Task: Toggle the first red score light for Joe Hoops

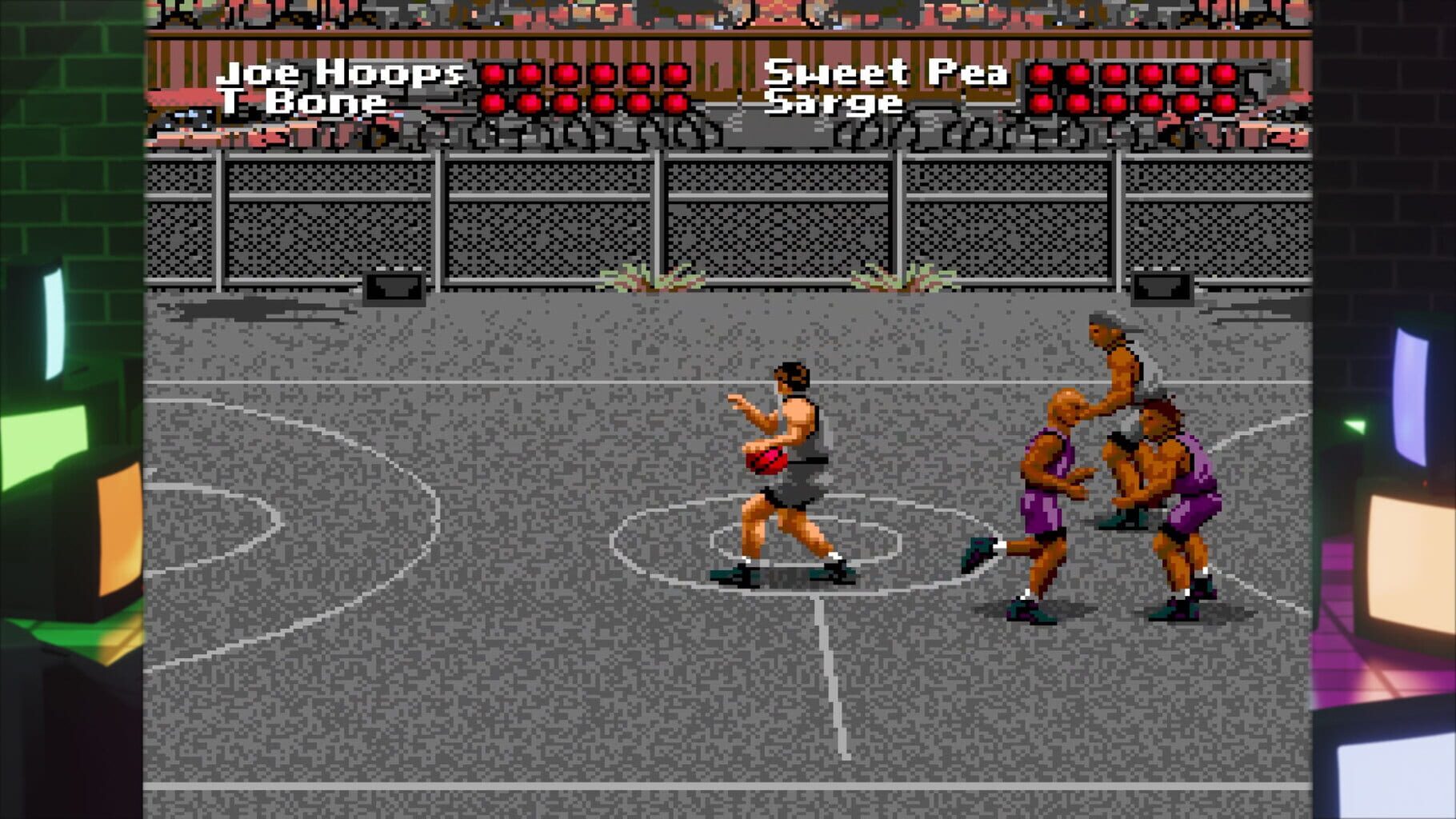Action: pyautogui.click(x=494, y=74)
